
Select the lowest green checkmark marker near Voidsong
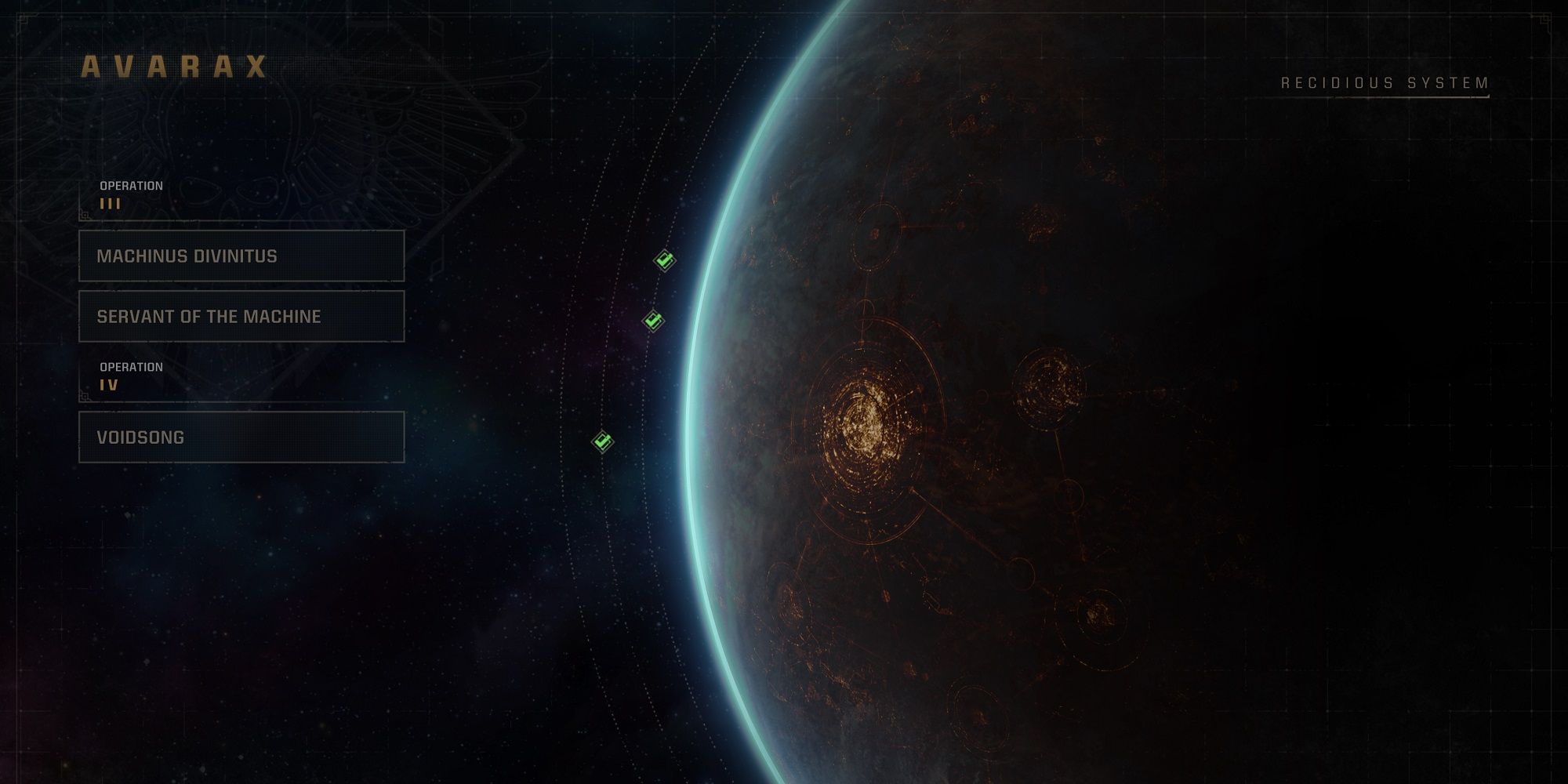pos(601,443)
